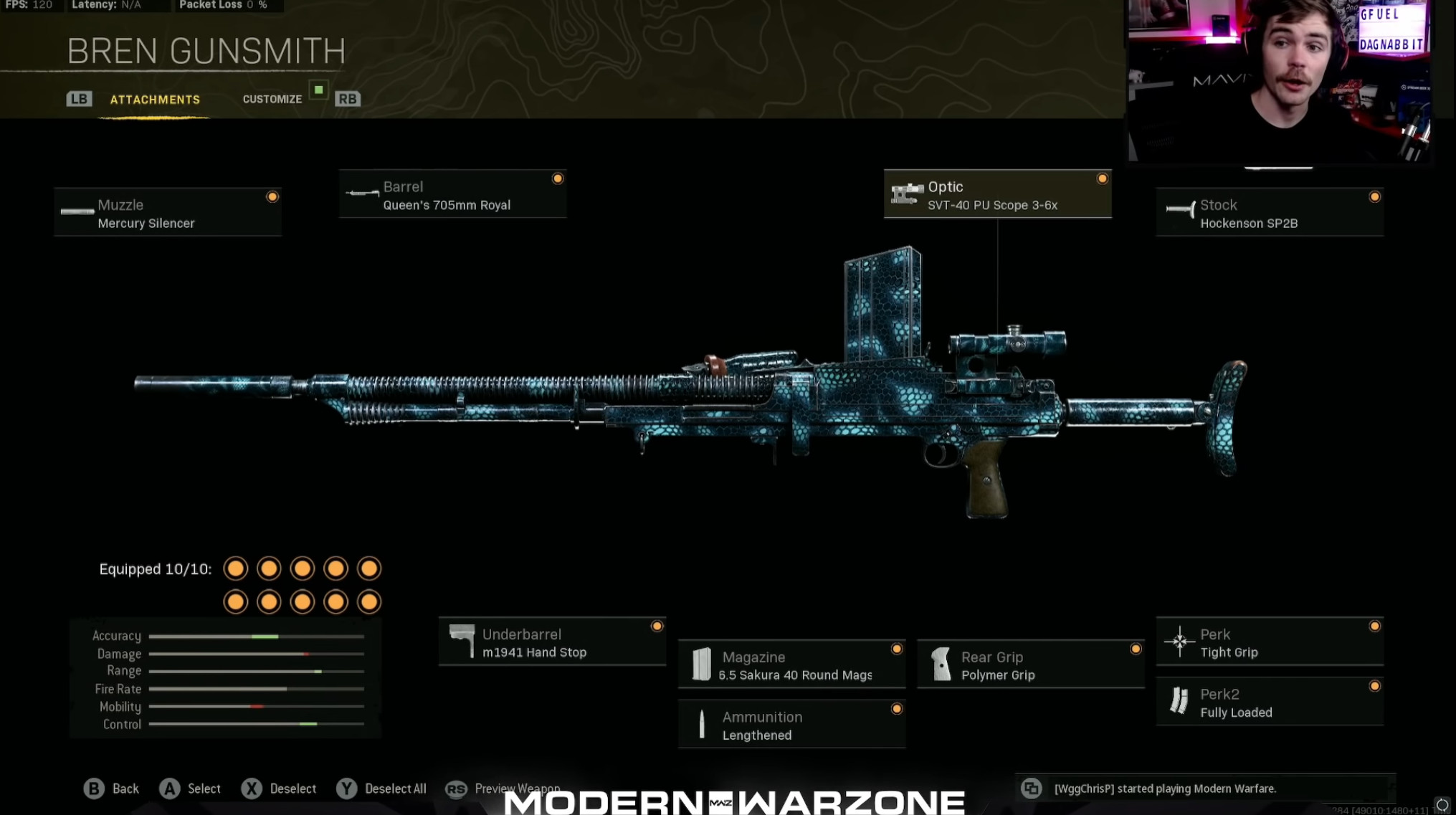Choose the Optic SVT-40 PU Scope slot
Viewport: 1456px width, 815px height.
[997, 195]
